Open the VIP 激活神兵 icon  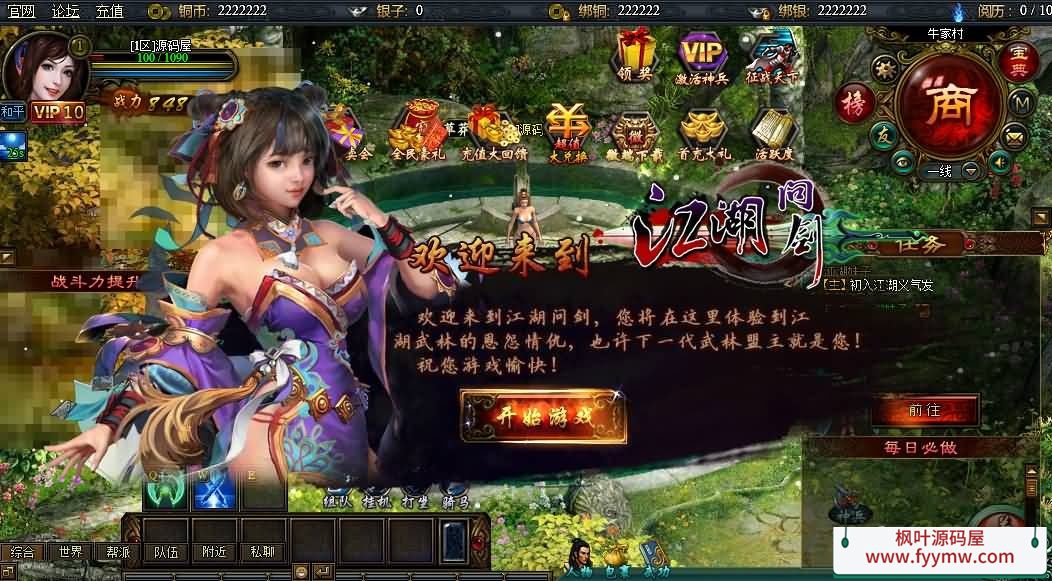(x=703, y=56)
